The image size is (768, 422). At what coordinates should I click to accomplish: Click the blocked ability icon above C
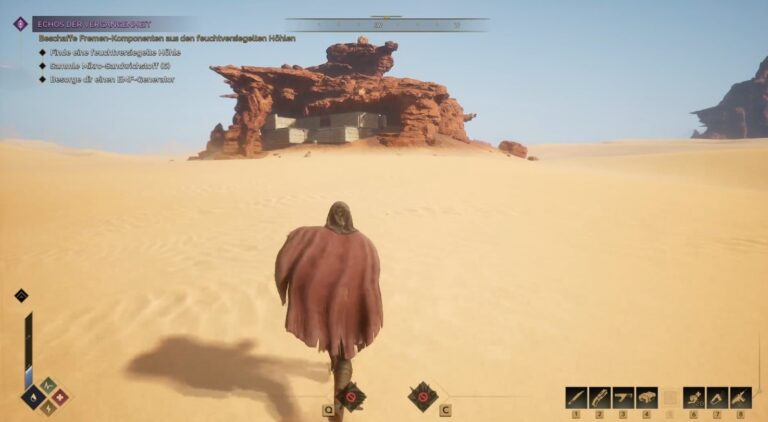coord(422,396)
